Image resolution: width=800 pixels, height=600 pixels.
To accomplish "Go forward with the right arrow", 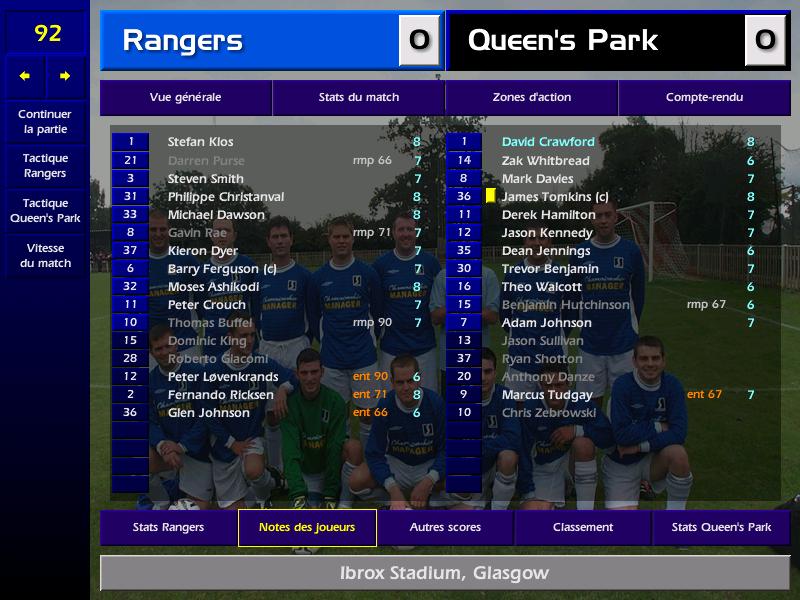I will click(x=66, y=76).
